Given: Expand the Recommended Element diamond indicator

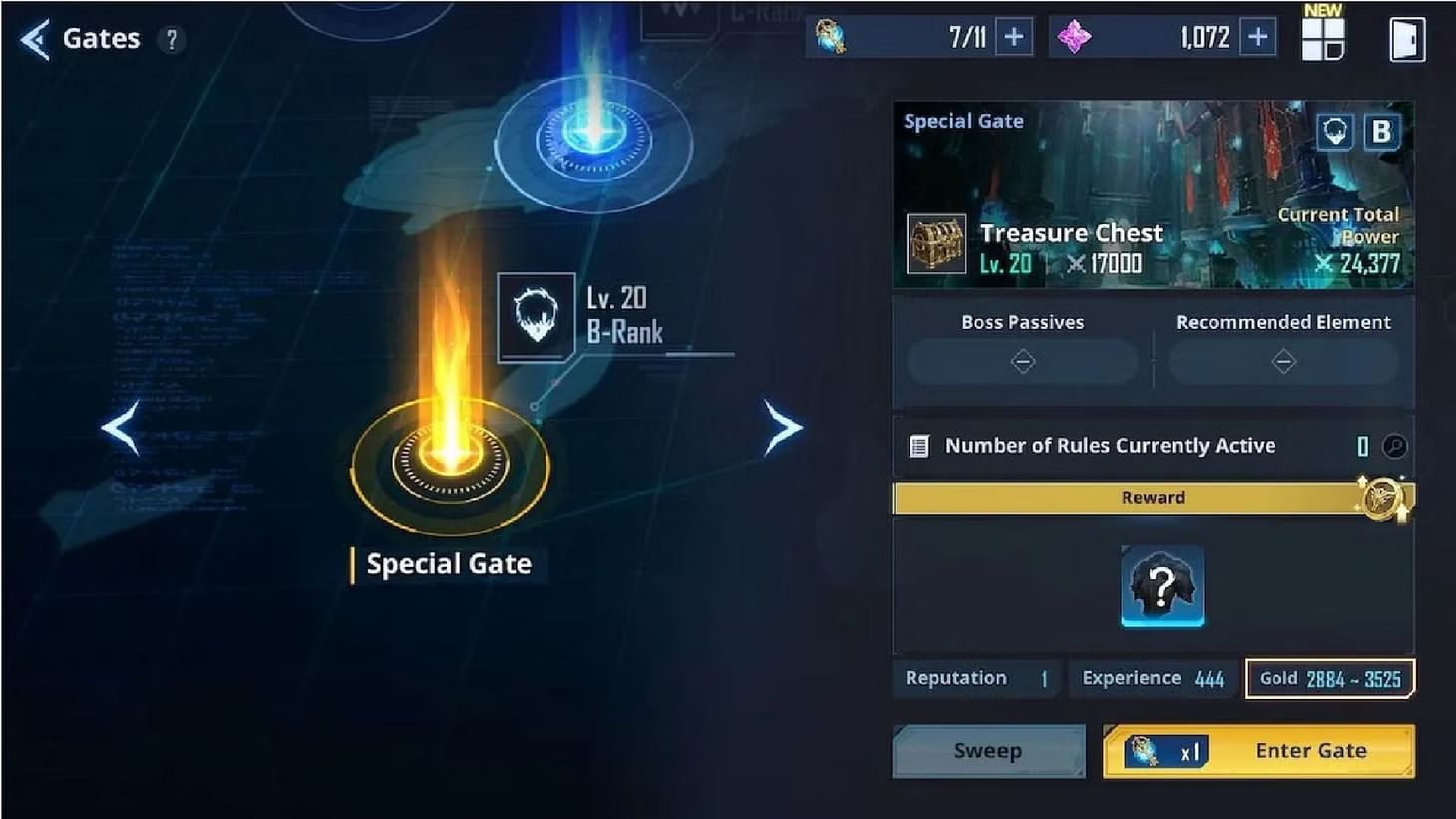Looking at the screenshot, I should [x=1283, y=362].
